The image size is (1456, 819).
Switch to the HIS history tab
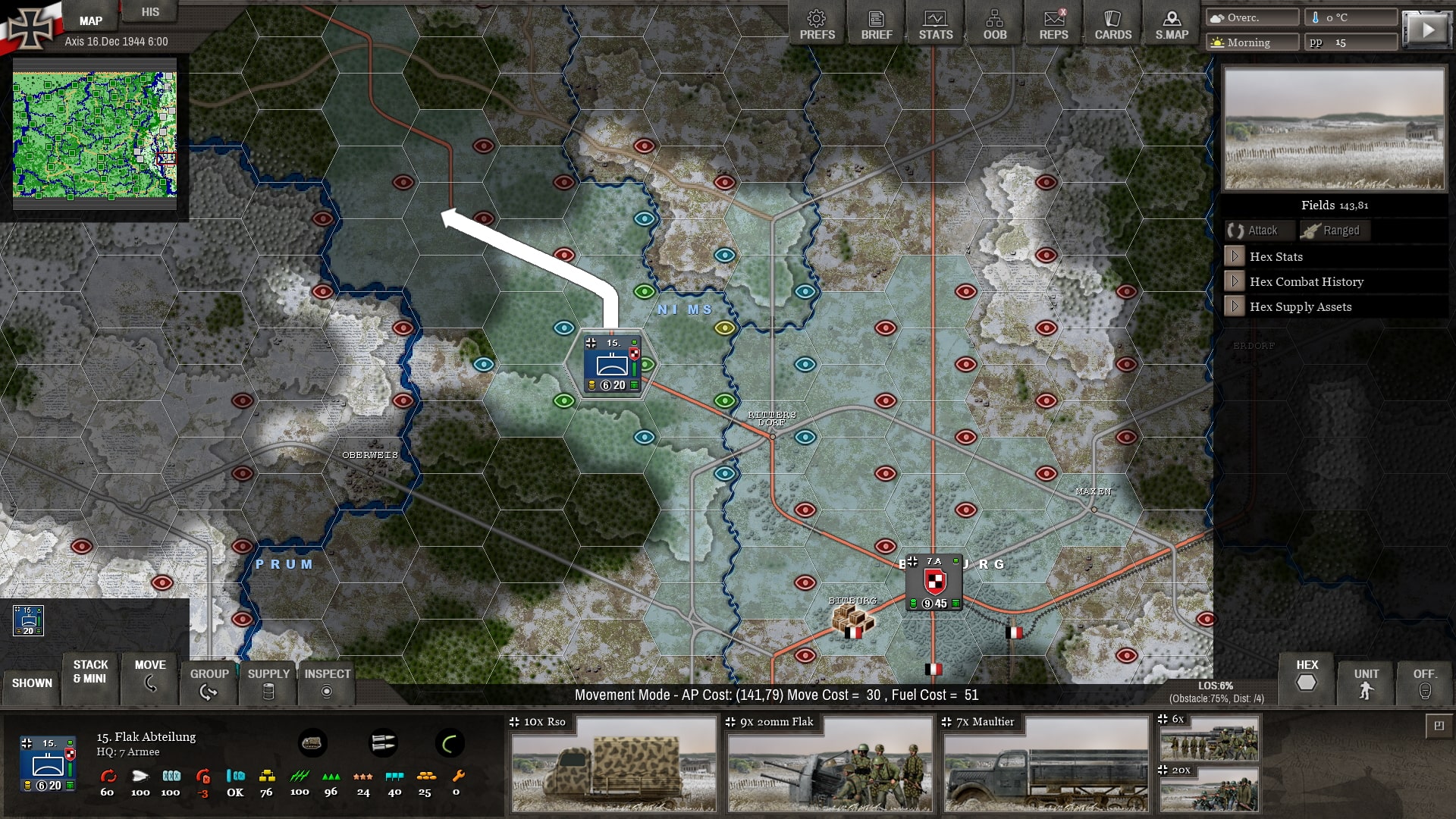pos(150,12)
